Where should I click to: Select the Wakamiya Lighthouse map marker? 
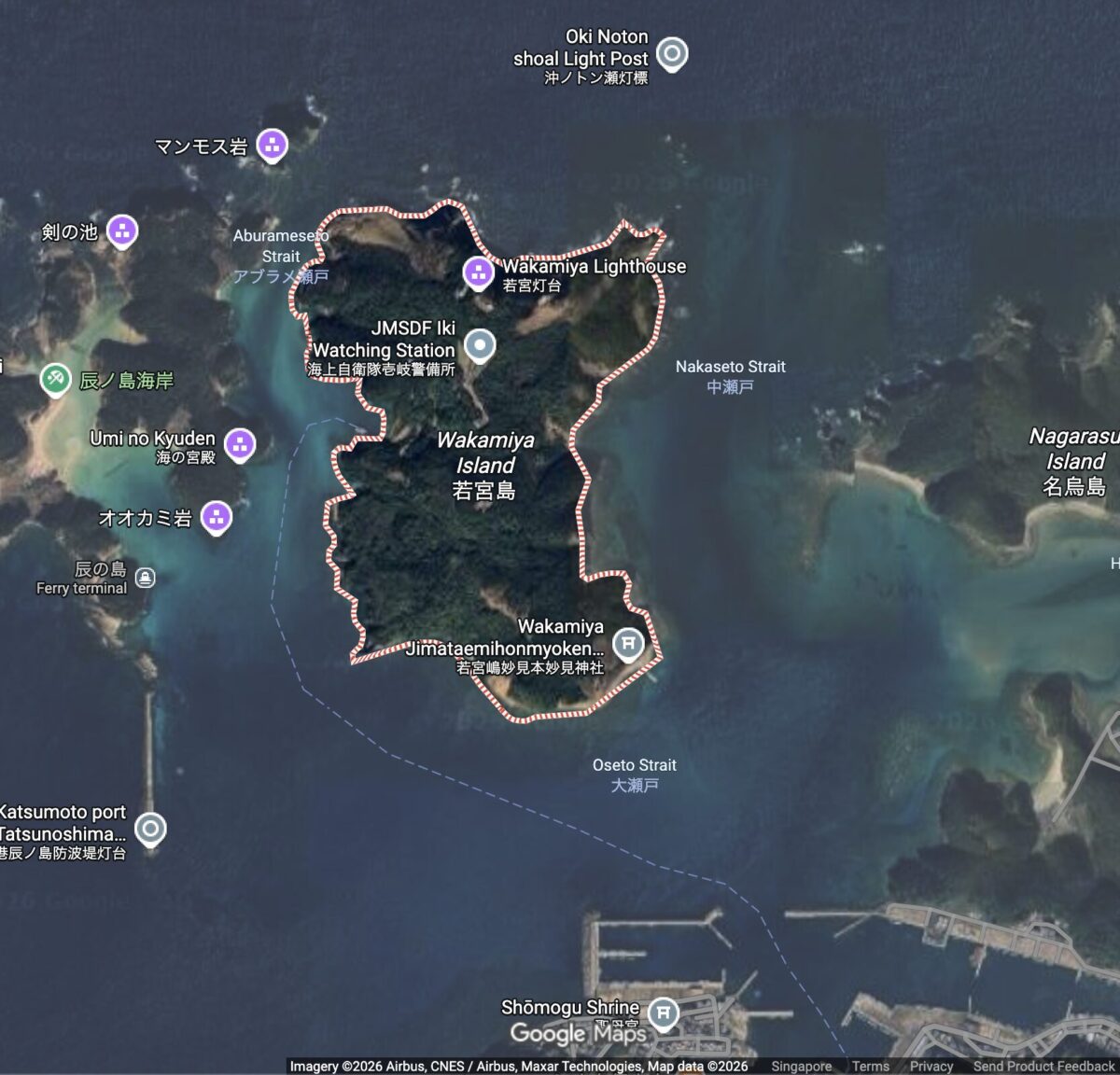coord(478,272)
